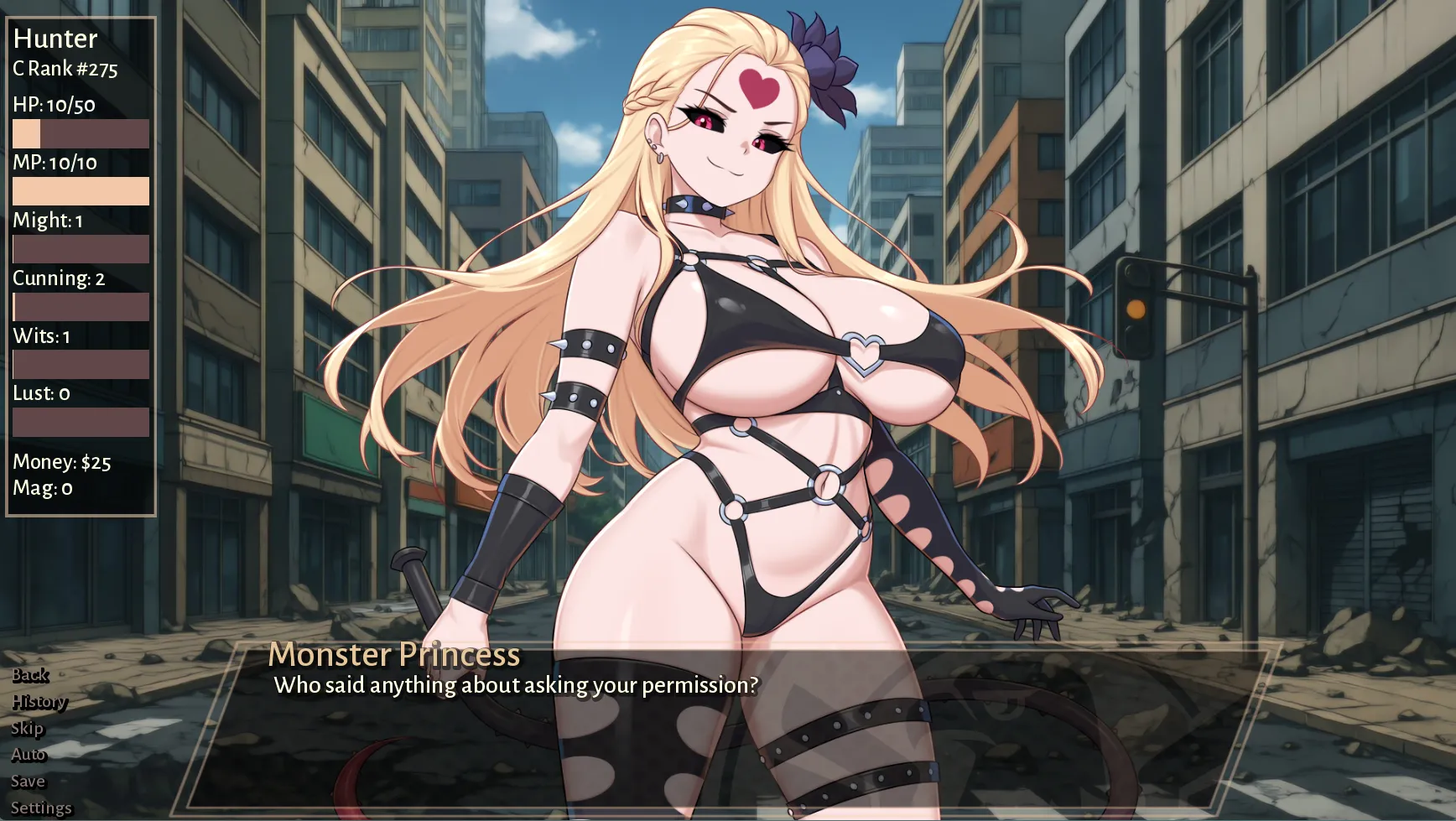Open the Settings menu

click(41, 808)
